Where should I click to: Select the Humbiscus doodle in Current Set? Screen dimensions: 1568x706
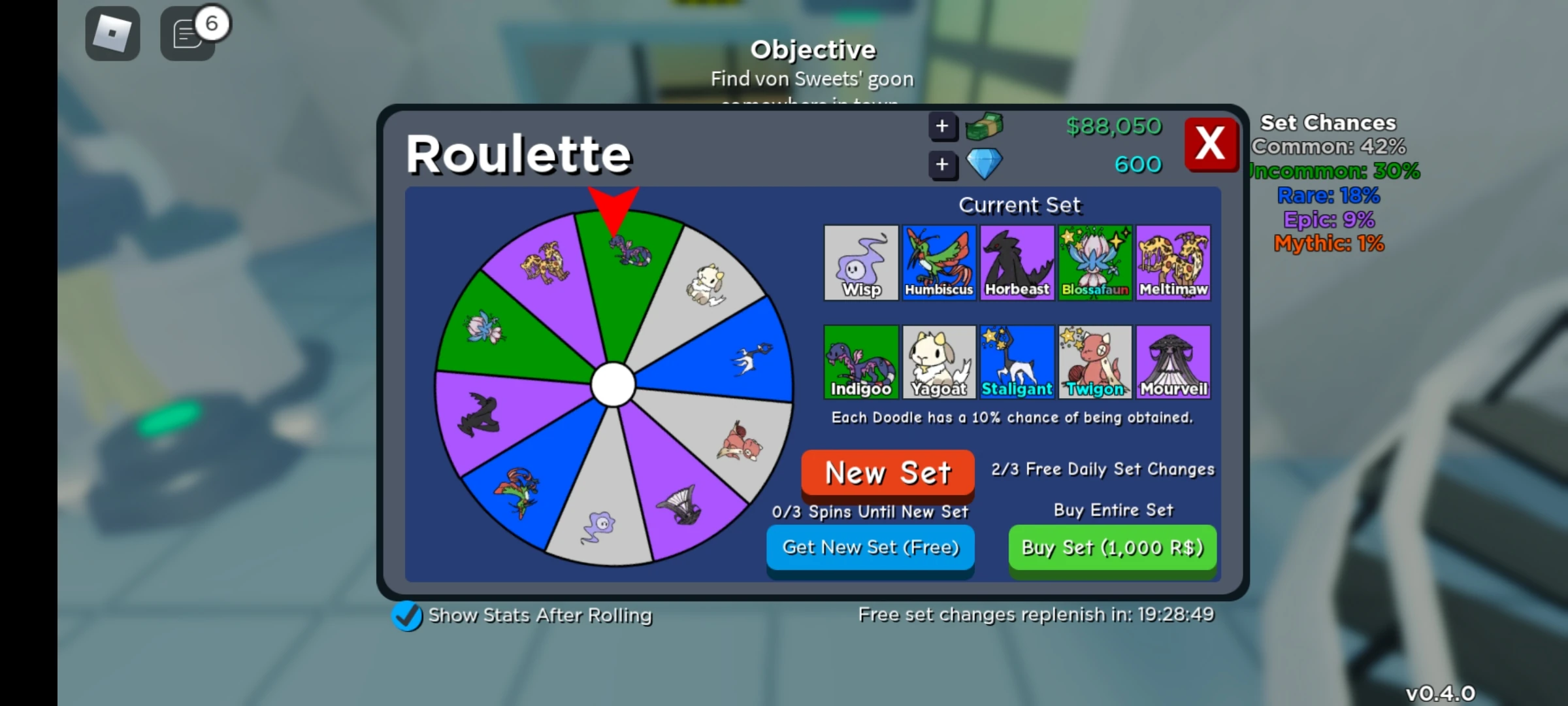pos(939,263)
